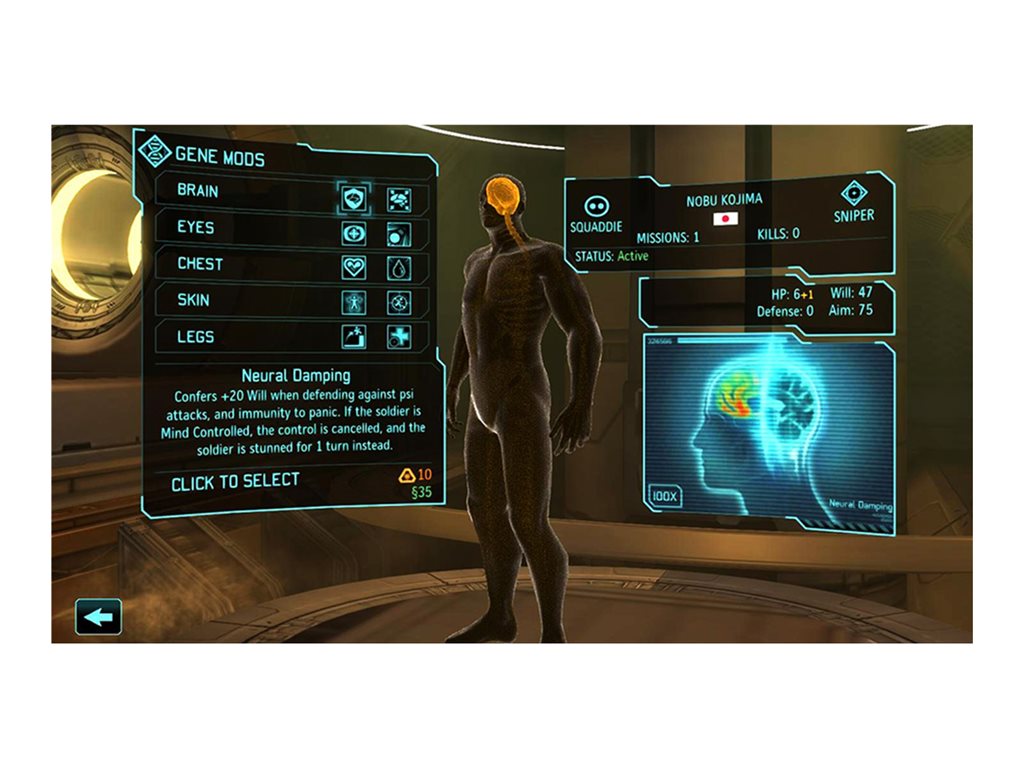Choose the second Brain gene mod icon
1024x768 pixels.
[x=399, y=199]
